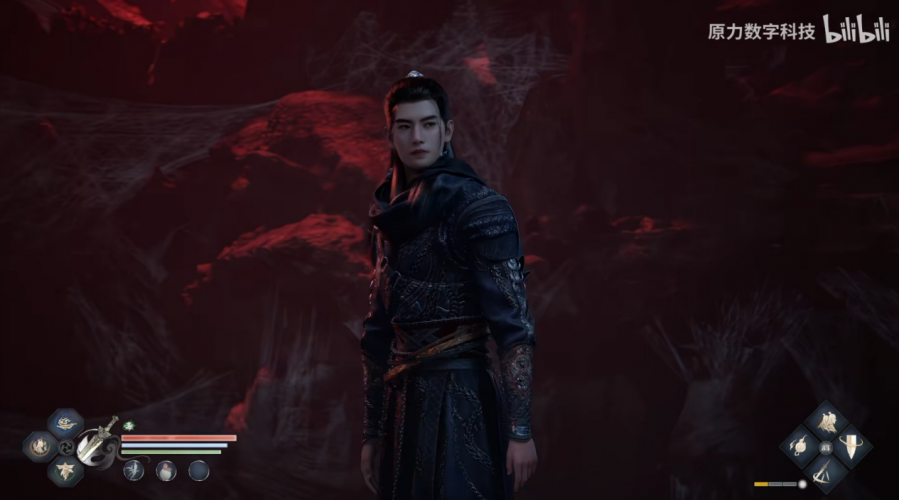The width and height of the screenshot is (899, 500).
Task: Activate the crescent figure hexagon skill
Action: tap(42, 446)
